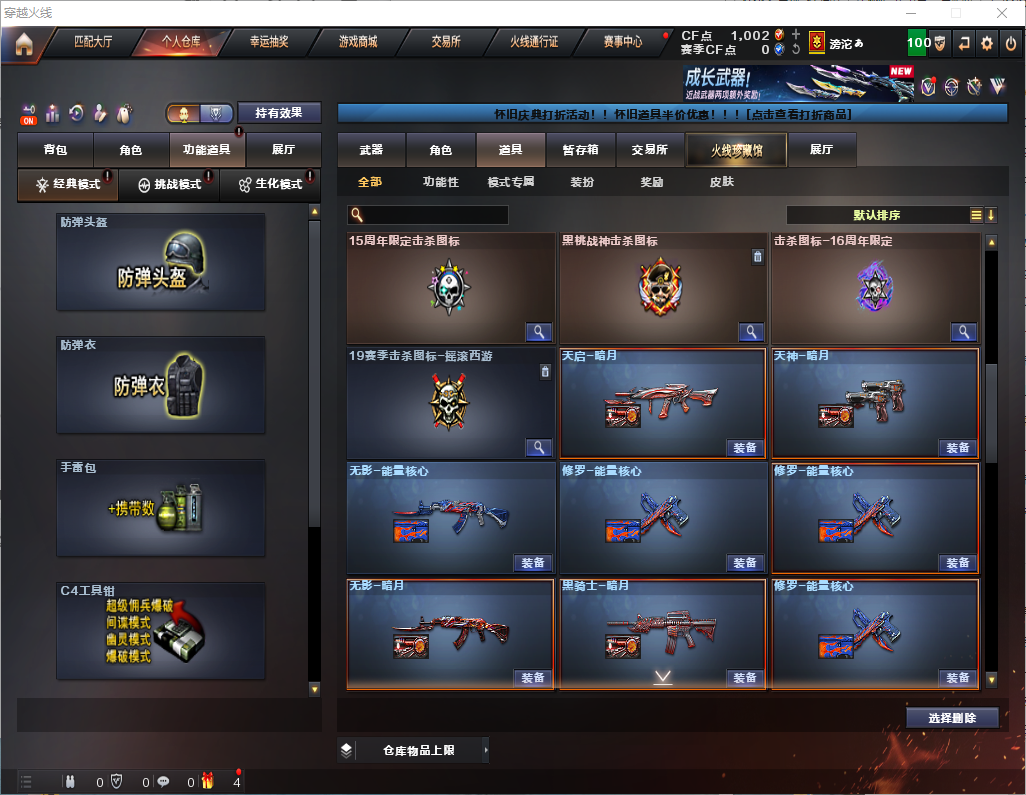Switch to the 背包 backpack tab
The width and height of the screenshot is (1026, 795).
click(x=55, y=150)
